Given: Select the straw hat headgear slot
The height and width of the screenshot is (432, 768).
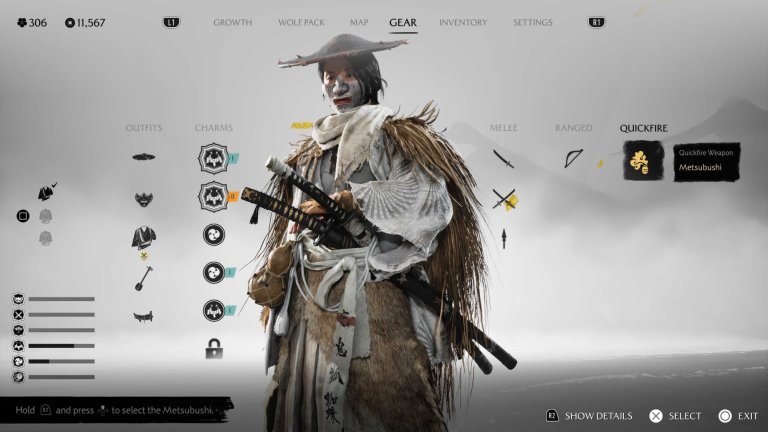Looking at the screenshot, I should coord(144,157).
